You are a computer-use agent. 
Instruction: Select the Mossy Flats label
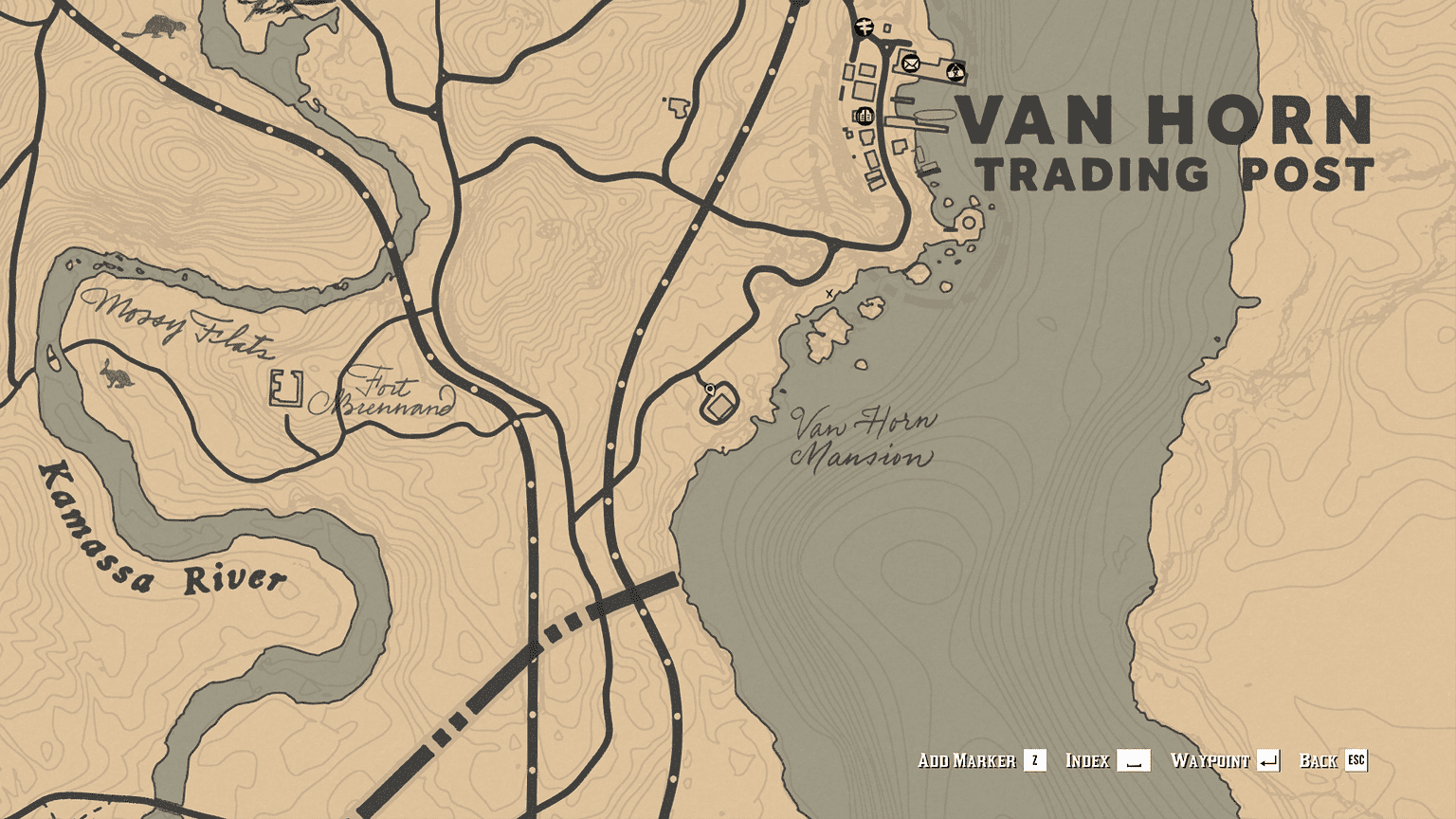click(x=179, y=322)
